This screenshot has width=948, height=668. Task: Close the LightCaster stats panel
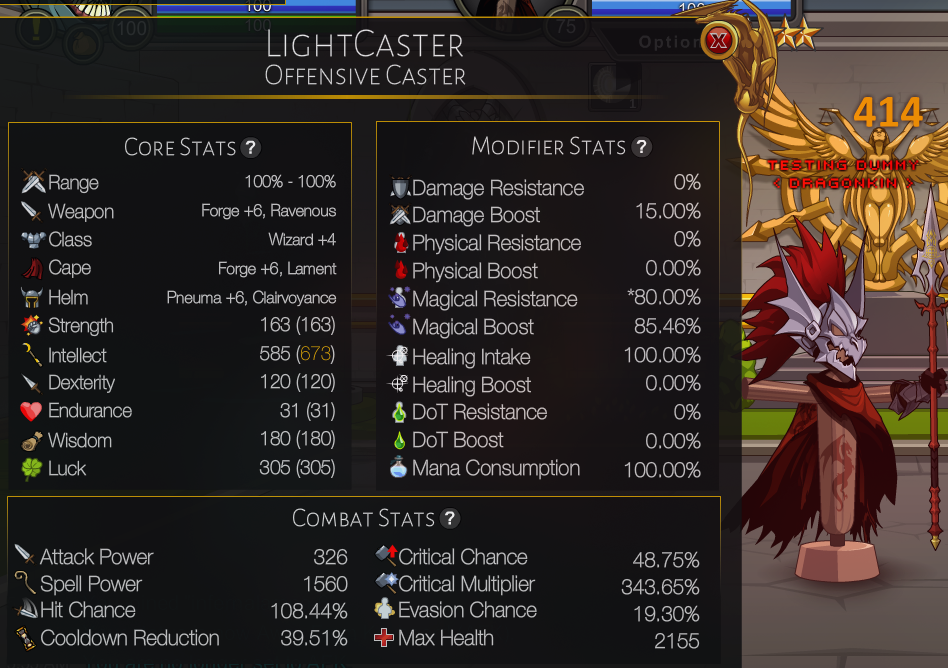point(718,41)
